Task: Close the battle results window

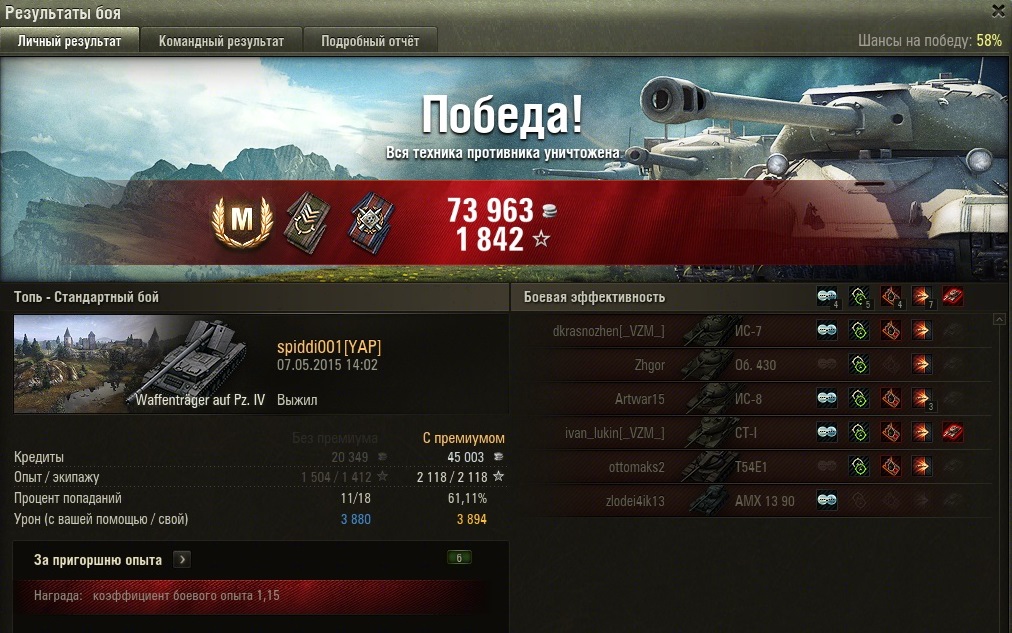Action: pos(998,11)
